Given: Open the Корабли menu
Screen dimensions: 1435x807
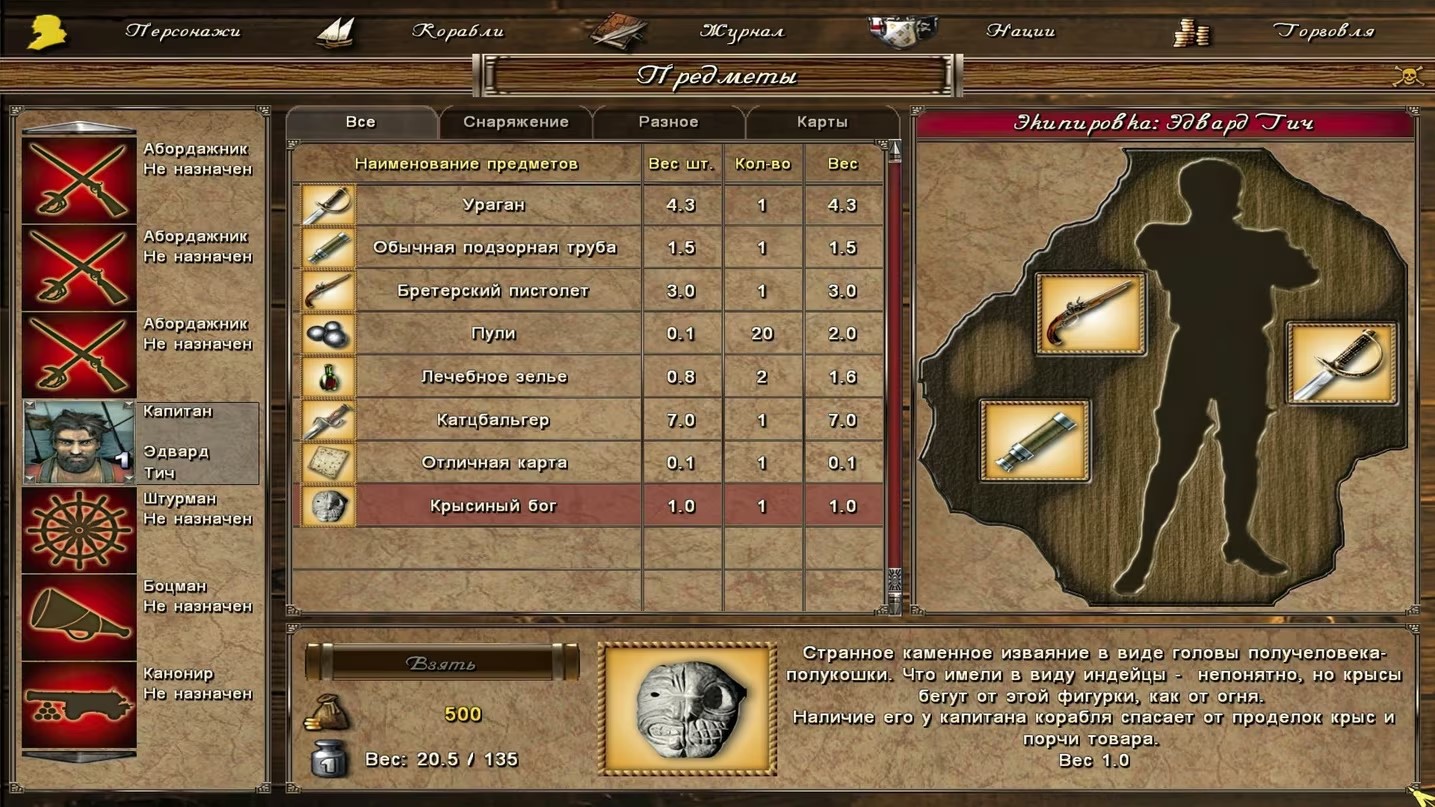Looking at the screenshot, I should (457, 31).
